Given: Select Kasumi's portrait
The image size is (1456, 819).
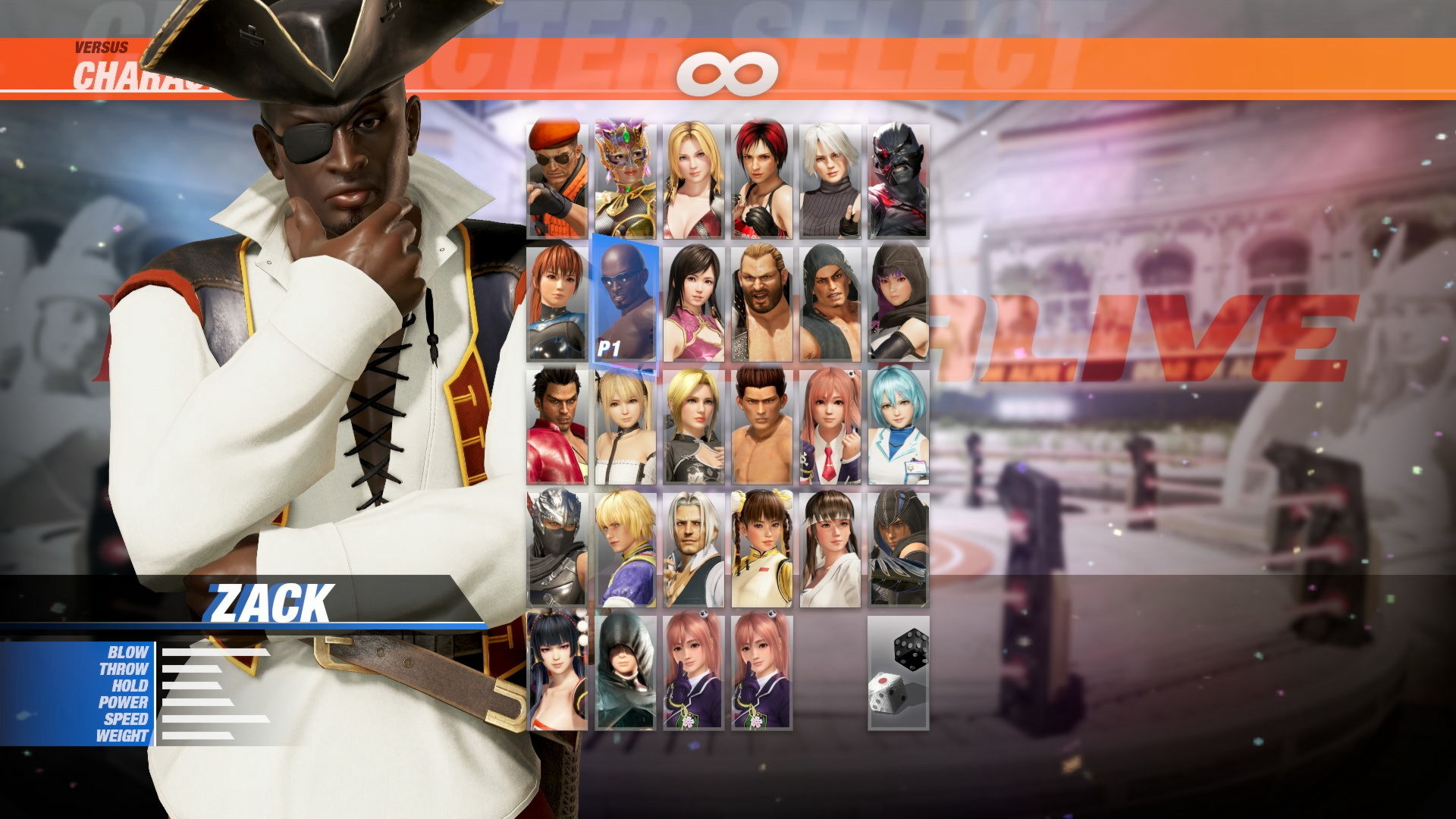Looking at the screenshot, I should tap(557, 303).
